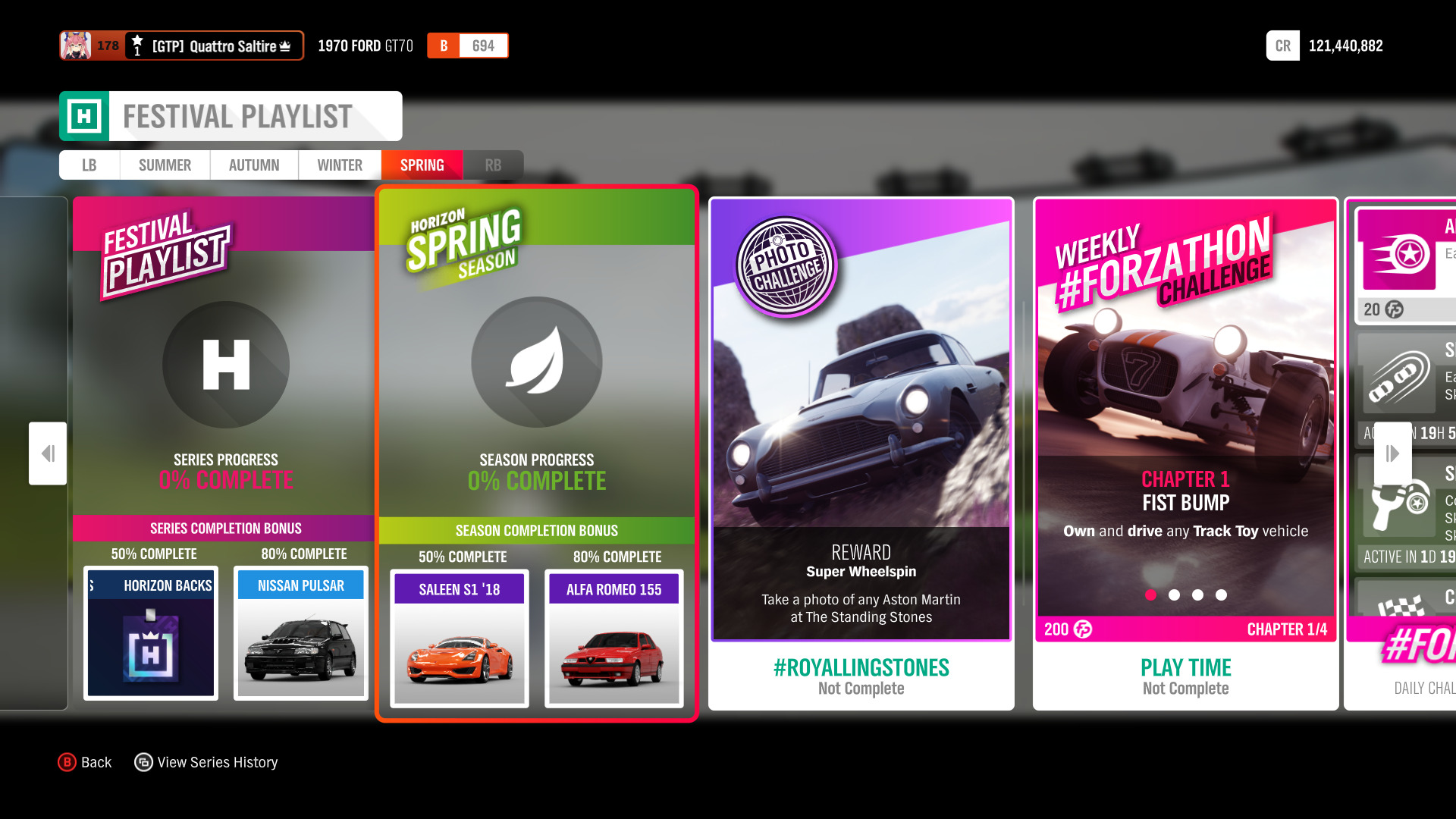
Task: Switch to the Winter tab
Action: [x=339, y=165]
